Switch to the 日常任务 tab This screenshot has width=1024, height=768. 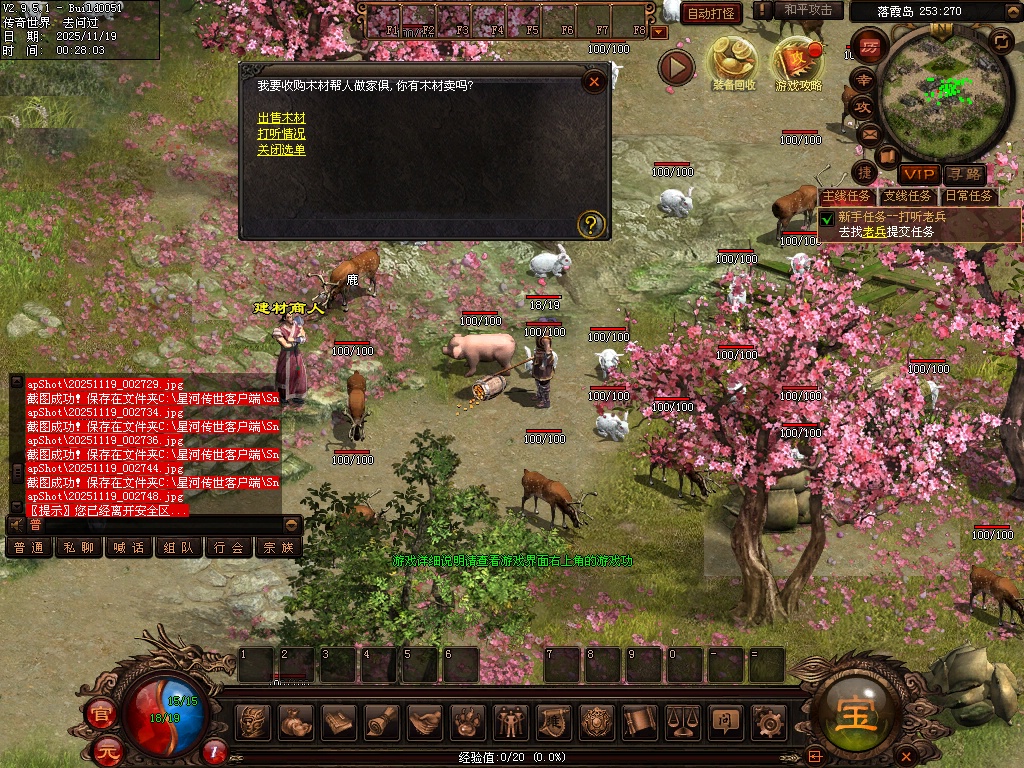click(x=968, y=197)
